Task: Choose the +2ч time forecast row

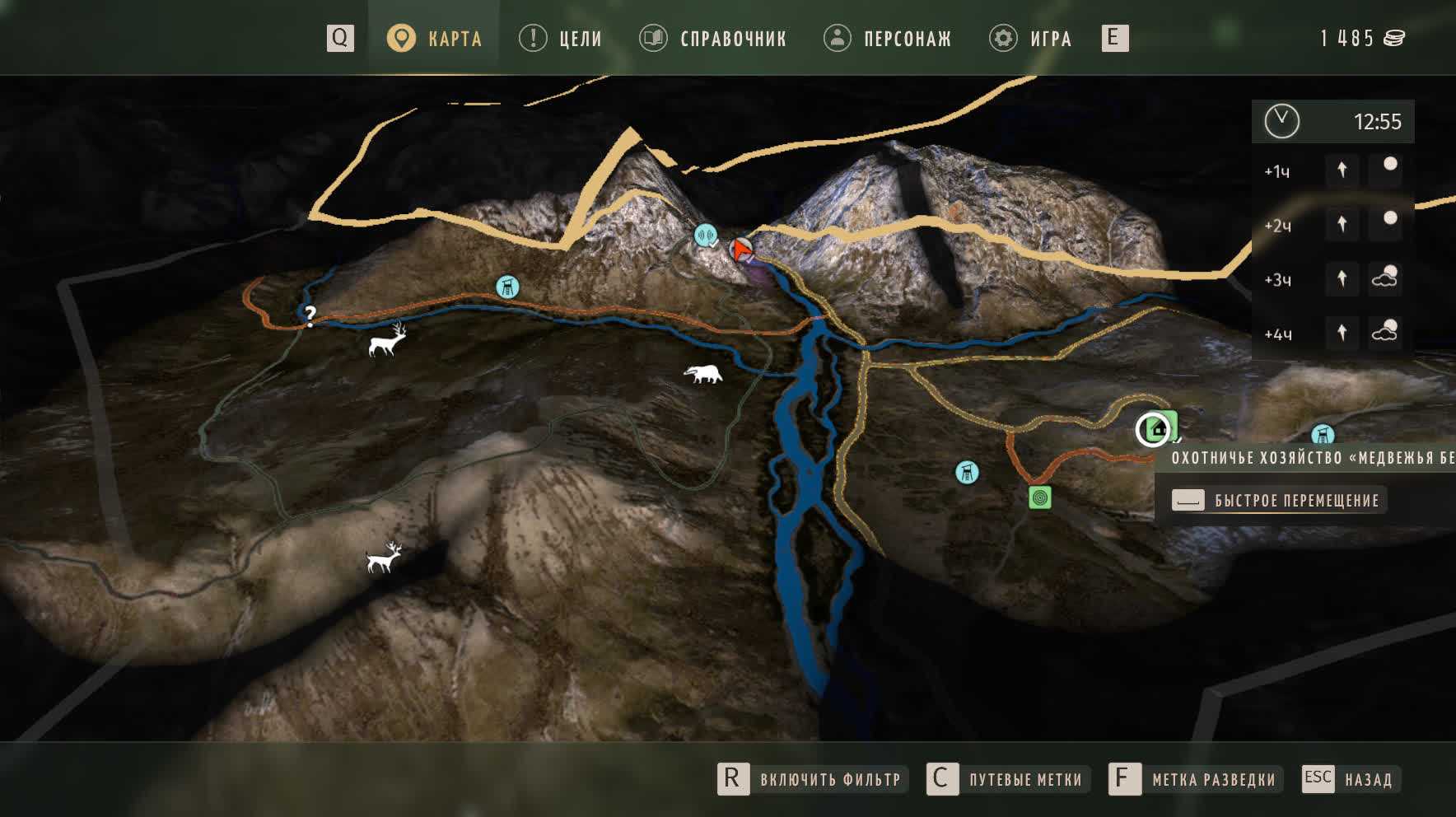Action: (x=1332, y=225)
